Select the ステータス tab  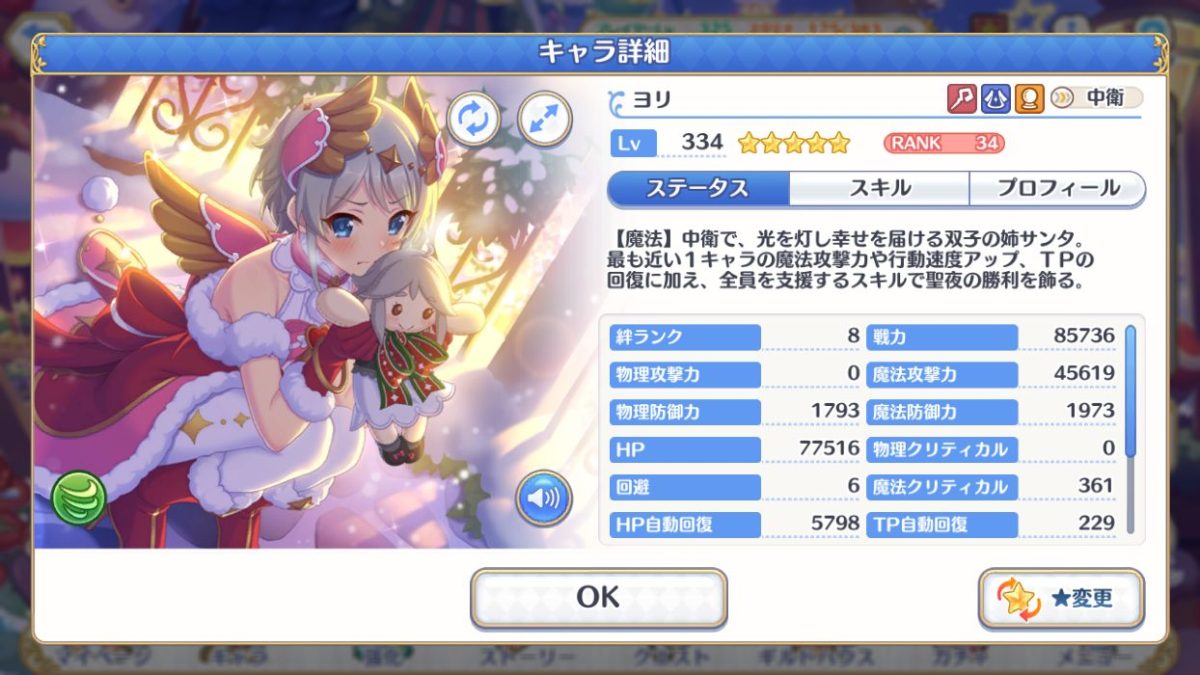click(x=698, y=188)
